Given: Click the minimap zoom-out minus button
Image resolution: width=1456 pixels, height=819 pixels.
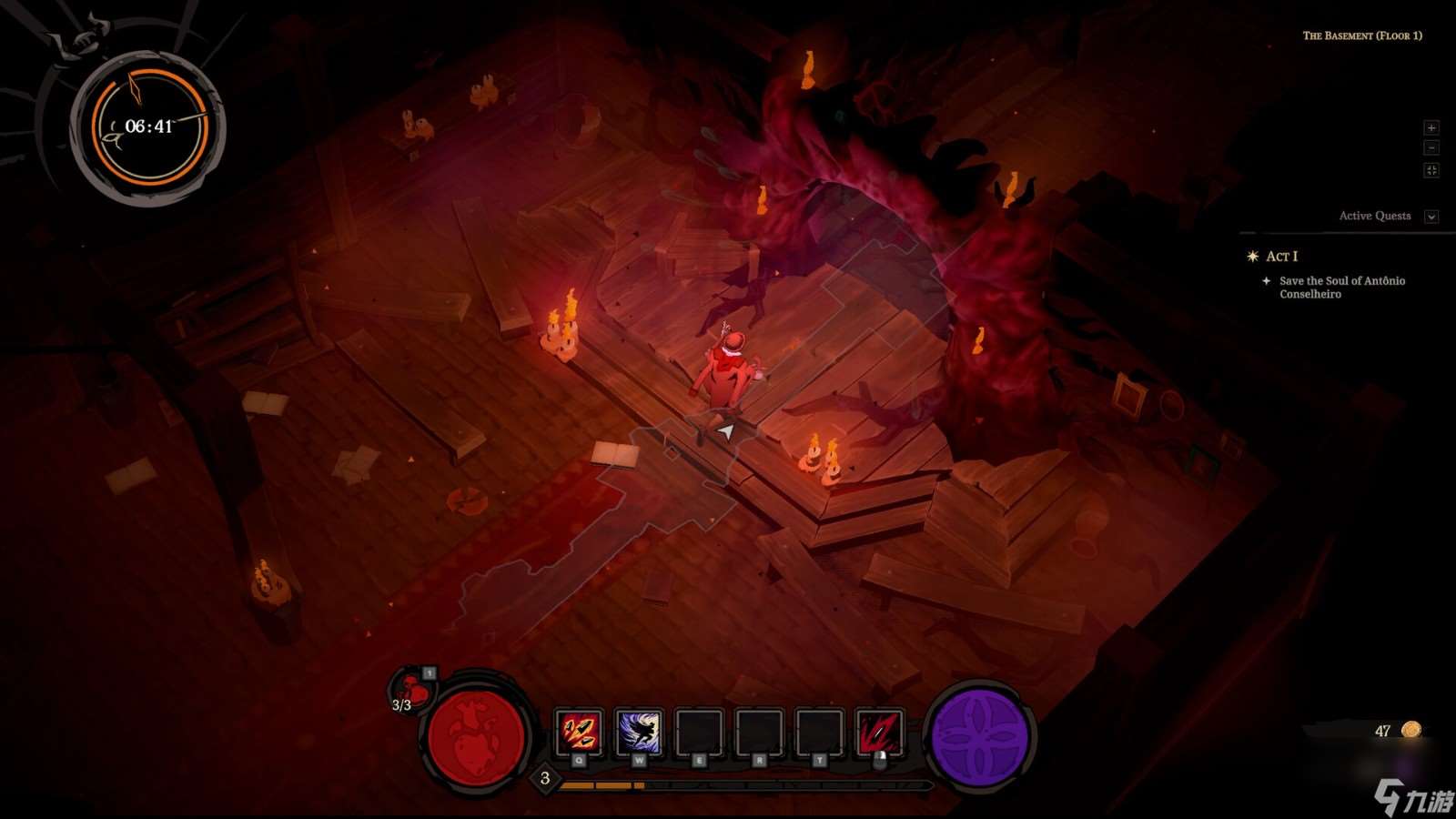Looking at the screenshot, I should pyautogui.click(x=1431, y=147).
